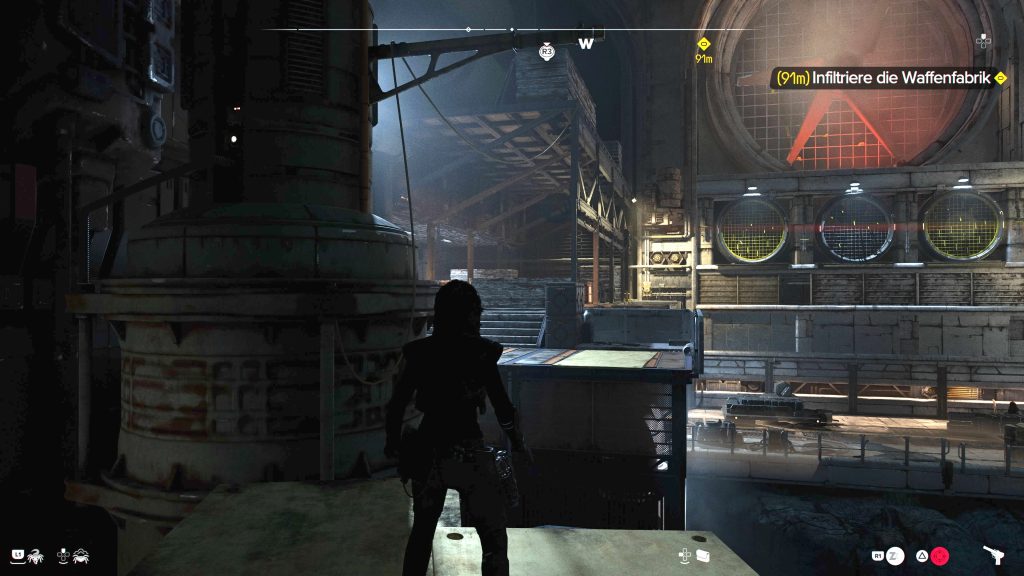Select the 'Infiltriere die Waffenfabrik' objective tracker
This screenshot has height=576, width=1024.
coord(887,78)
